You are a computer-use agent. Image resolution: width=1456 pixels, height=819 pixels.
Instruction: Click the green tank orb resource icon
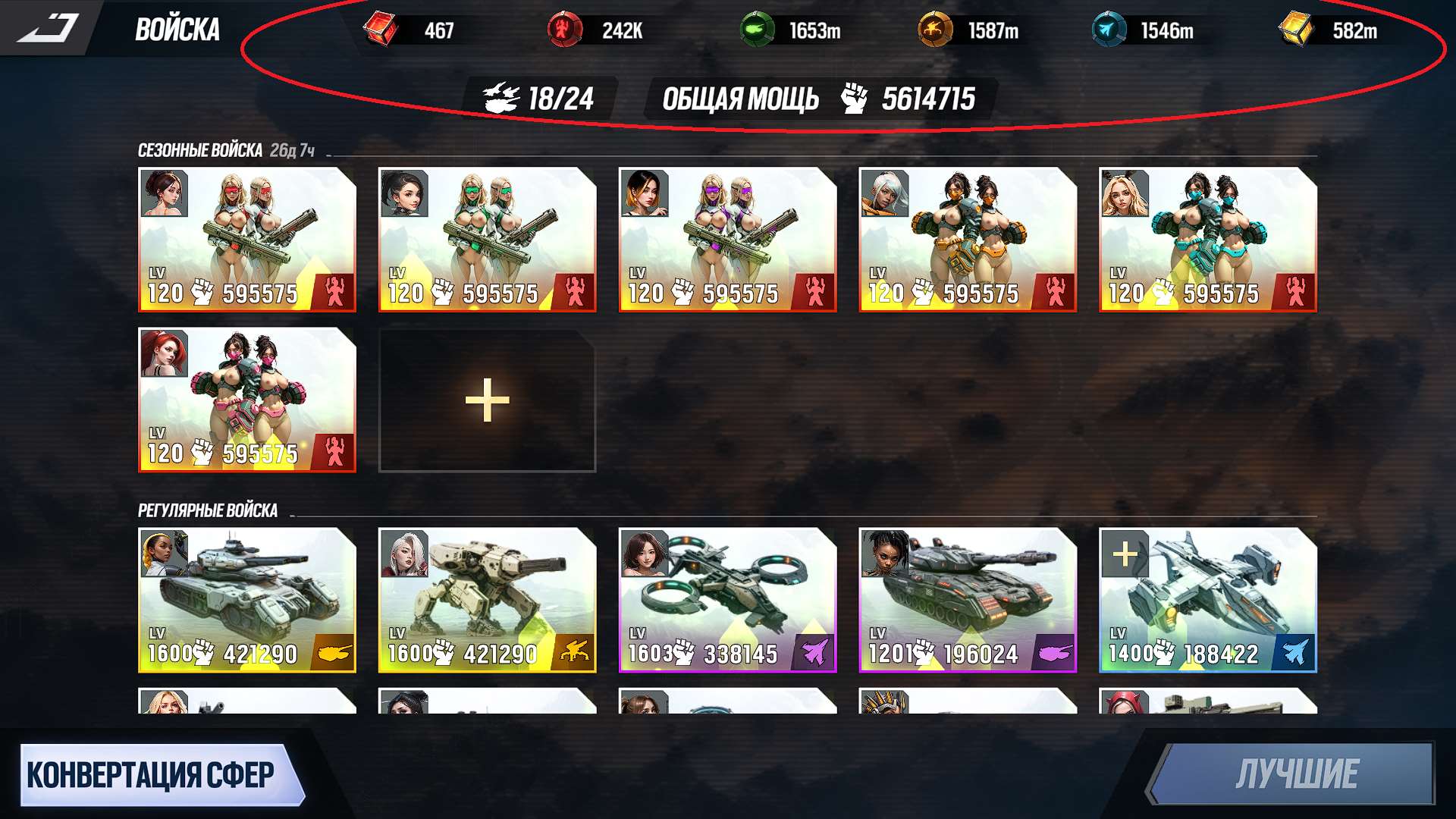pos(756,30)
